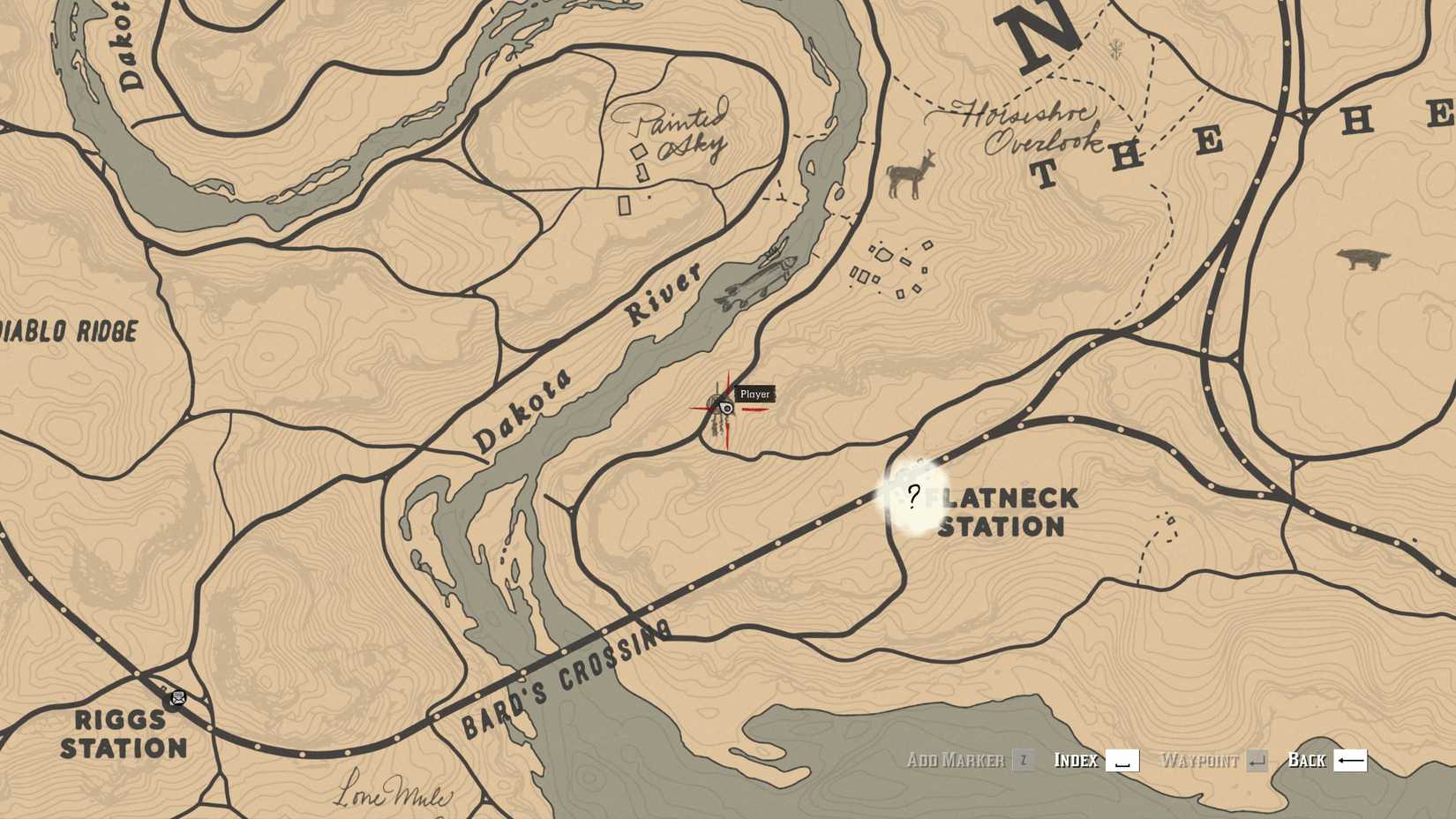The width and height of the screenshot is (1456, 819).
Task: Click Back to exit the map
Action: 1308,760
